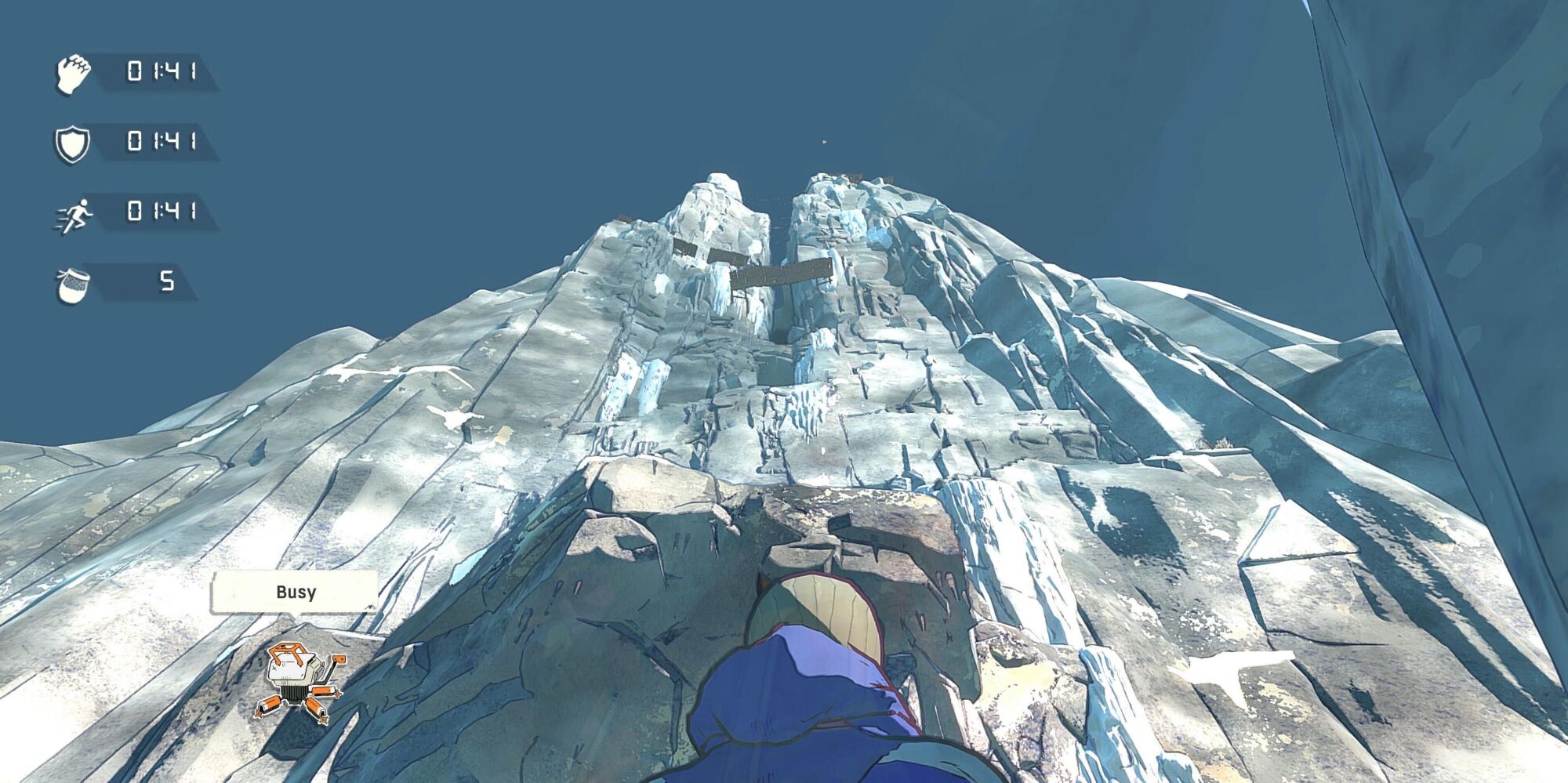Select the fist grip strength icon
1568x783 pixels.
[75, 72]
